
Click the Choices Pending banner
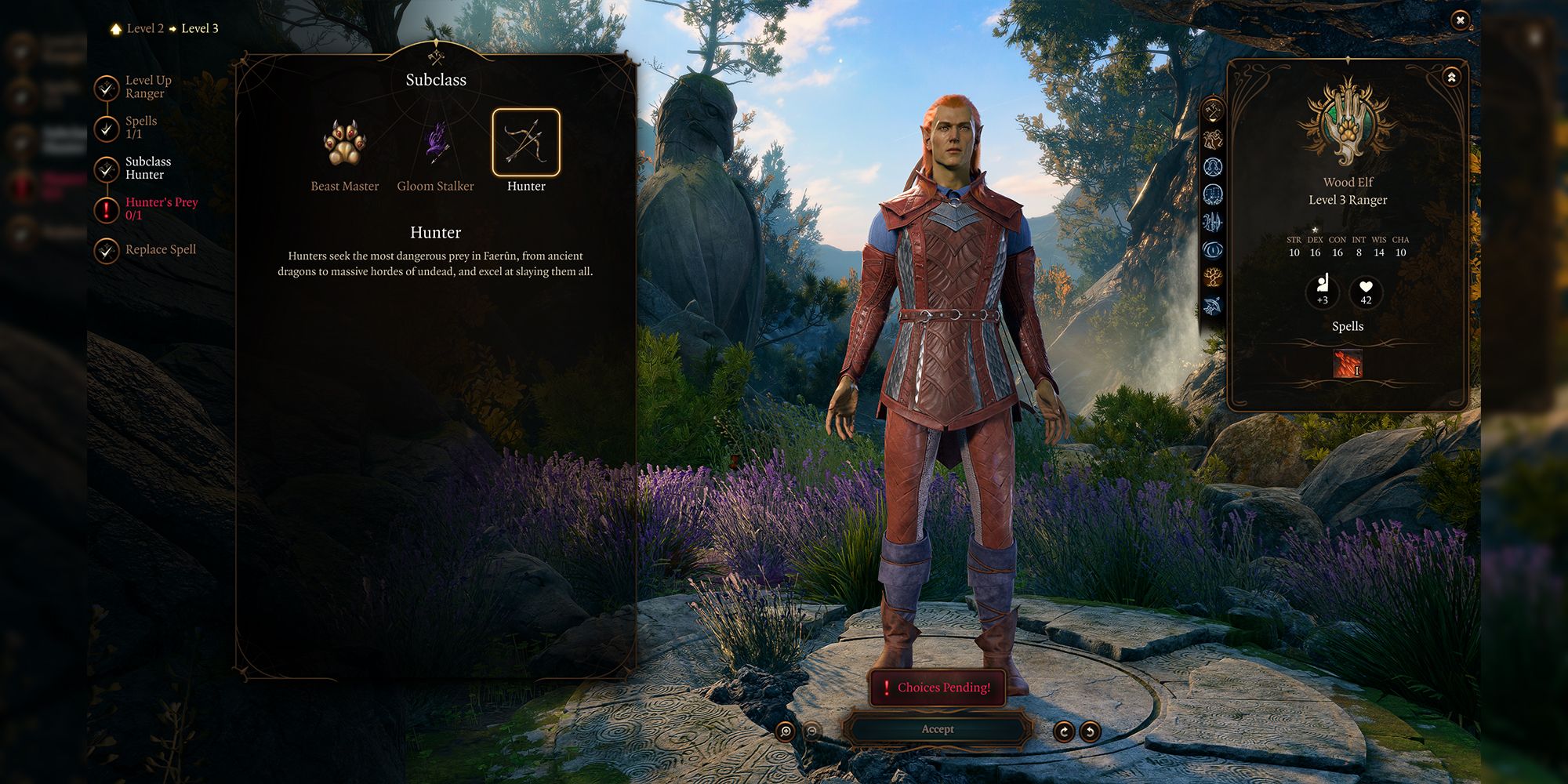(x=938, y=688)
